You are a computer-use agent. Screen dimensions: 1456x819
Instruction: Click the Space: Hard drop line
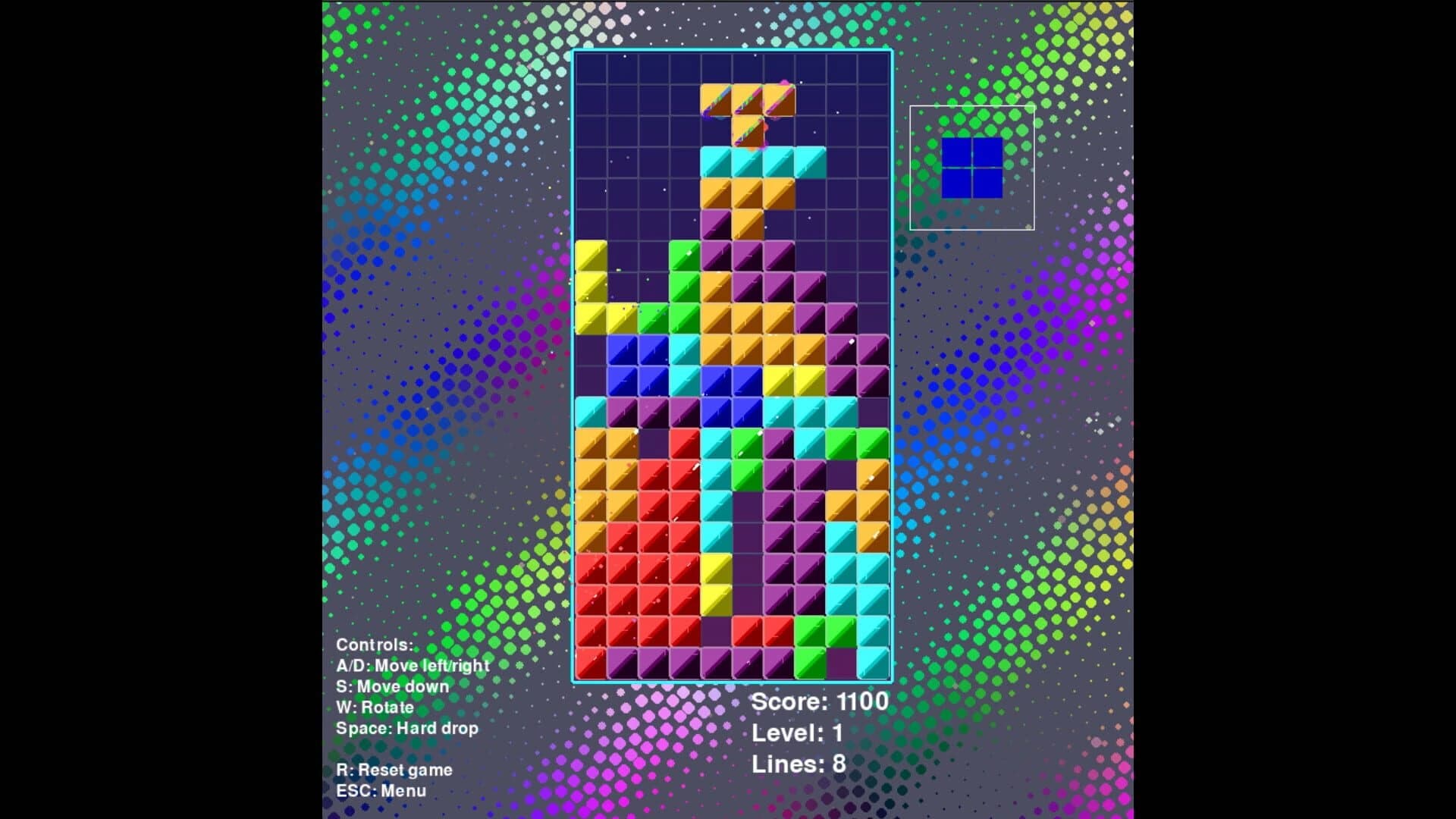pos(408,728)
